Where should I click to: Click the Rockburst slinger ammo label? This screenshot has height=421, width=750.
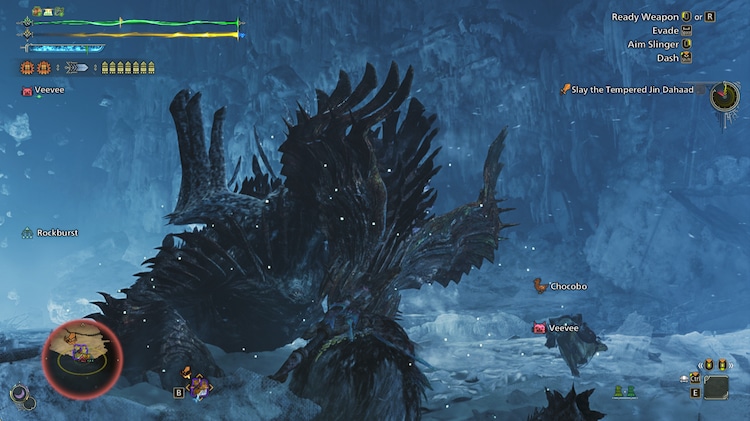(57, 233)
